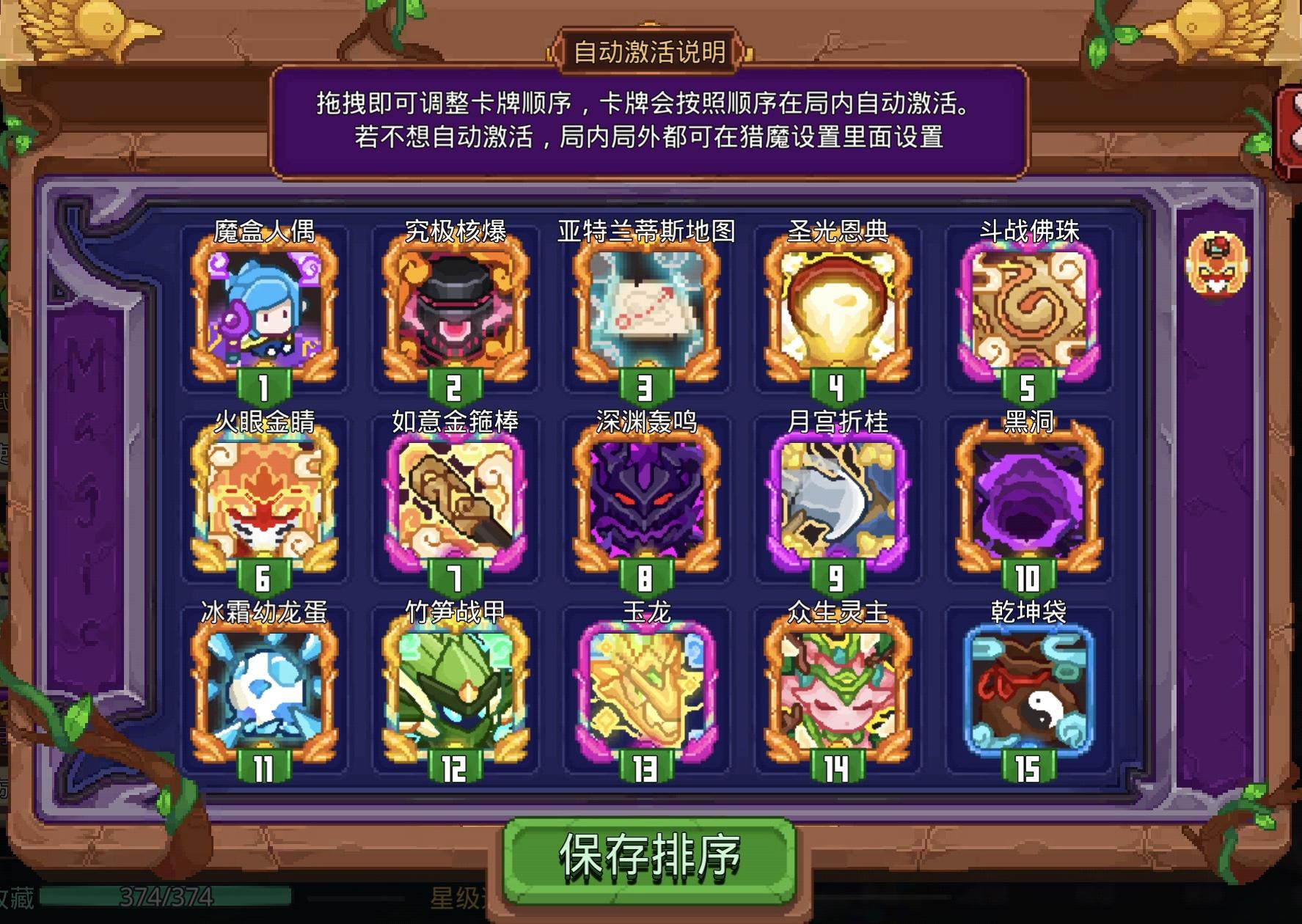Click the 自动激活说明 title banner
This screenshot has height=924, width=1302.
[x=651, y=51]
